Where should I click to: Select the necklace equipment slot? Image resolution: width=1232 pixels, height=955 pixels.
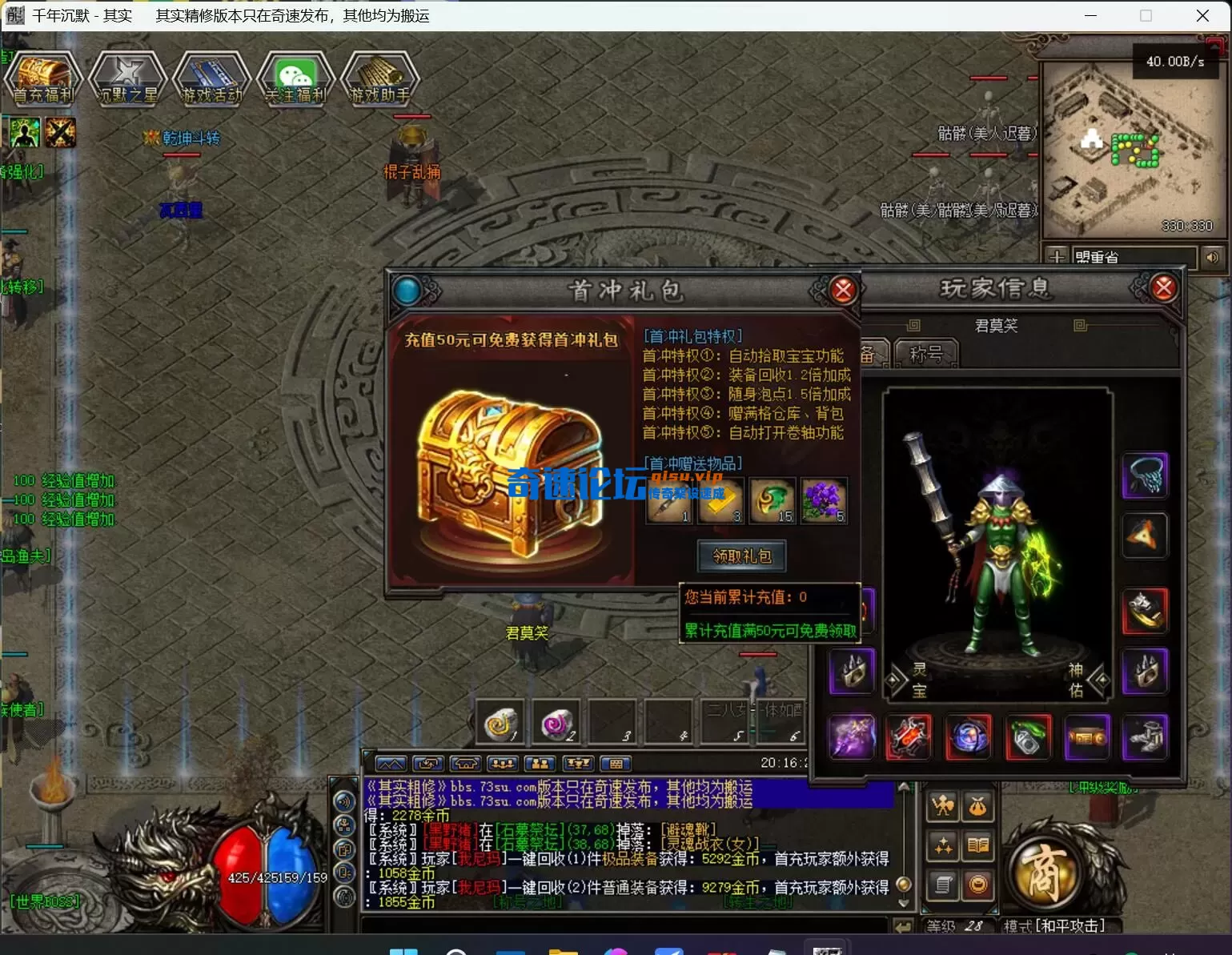coord(1145,475)
